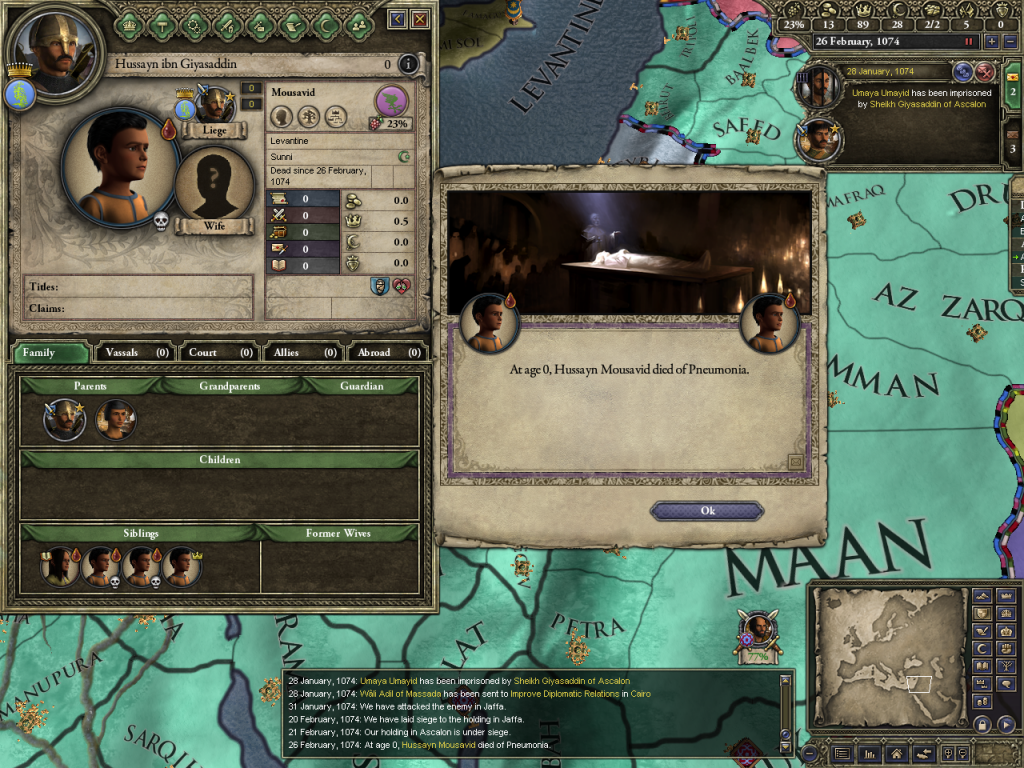Show the Allies tab
The height and width of the screenshot is (768, 1024).
303,352
